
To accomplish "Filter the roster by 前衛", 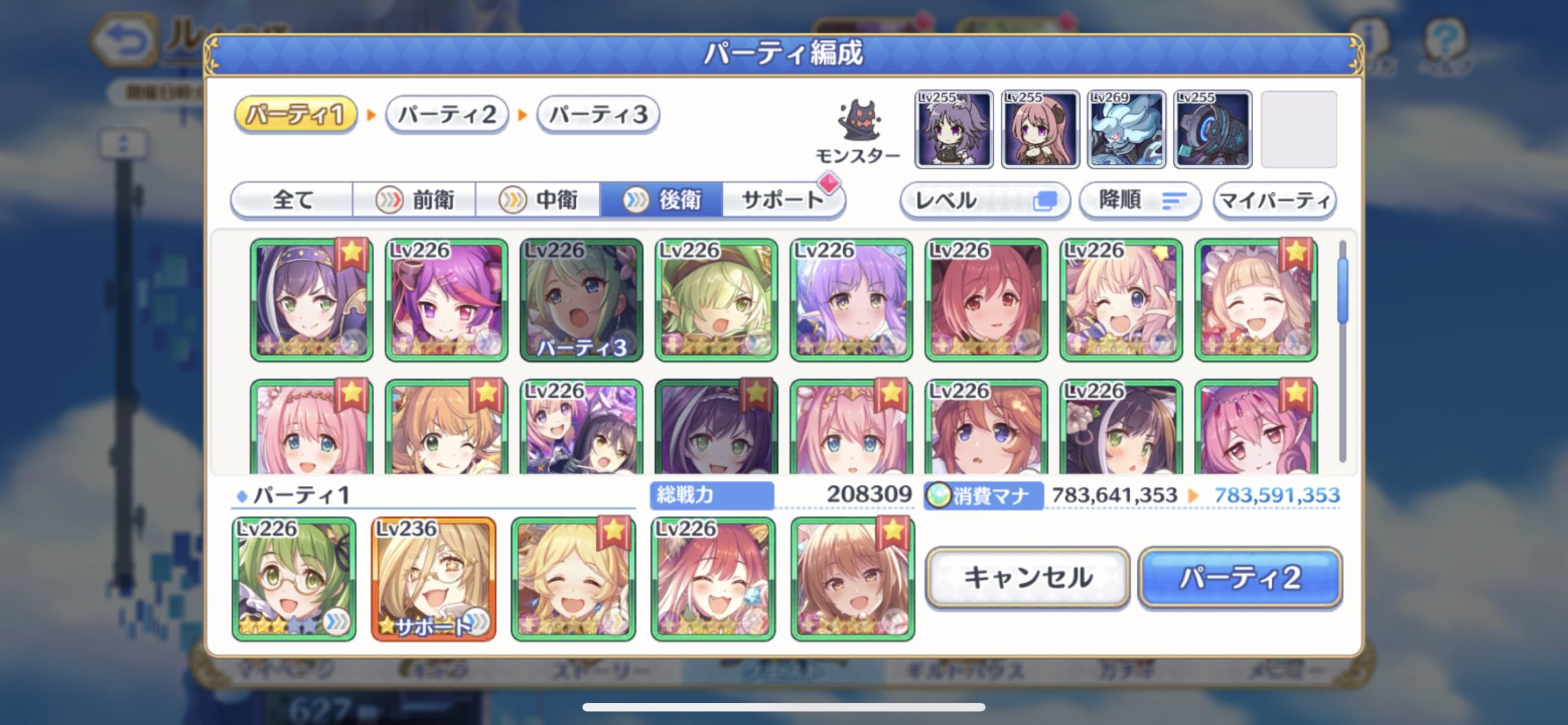I will tap(415, 200).
